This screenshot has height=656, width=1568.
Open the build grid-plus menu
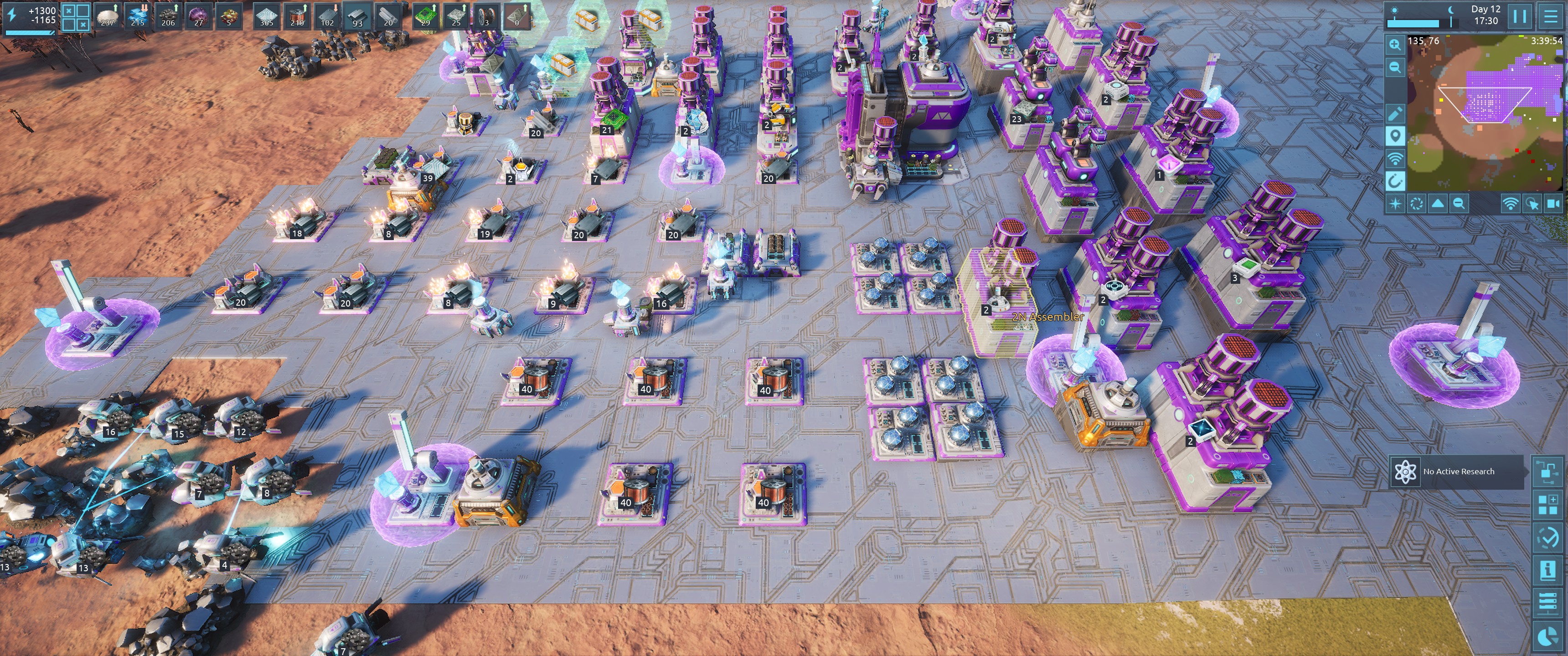1547,504
